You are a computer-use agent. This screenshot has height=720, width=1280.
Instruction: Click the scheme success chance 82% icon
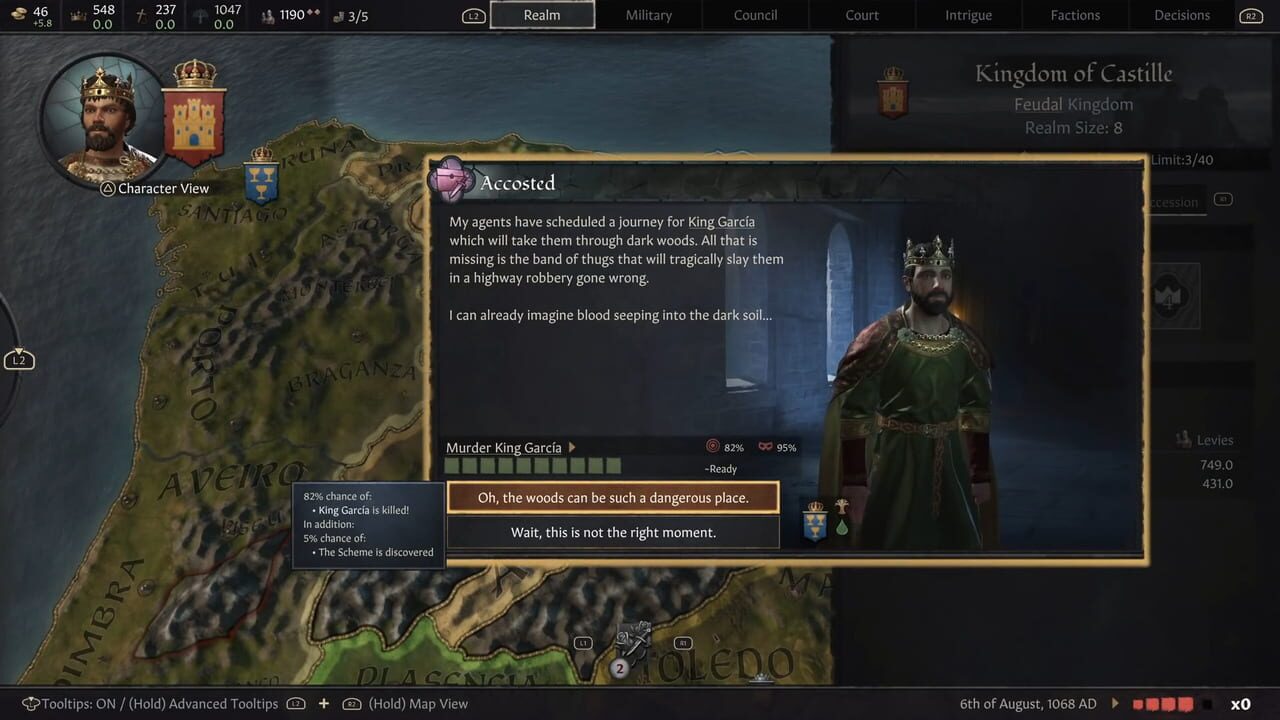tap(714, 447)
